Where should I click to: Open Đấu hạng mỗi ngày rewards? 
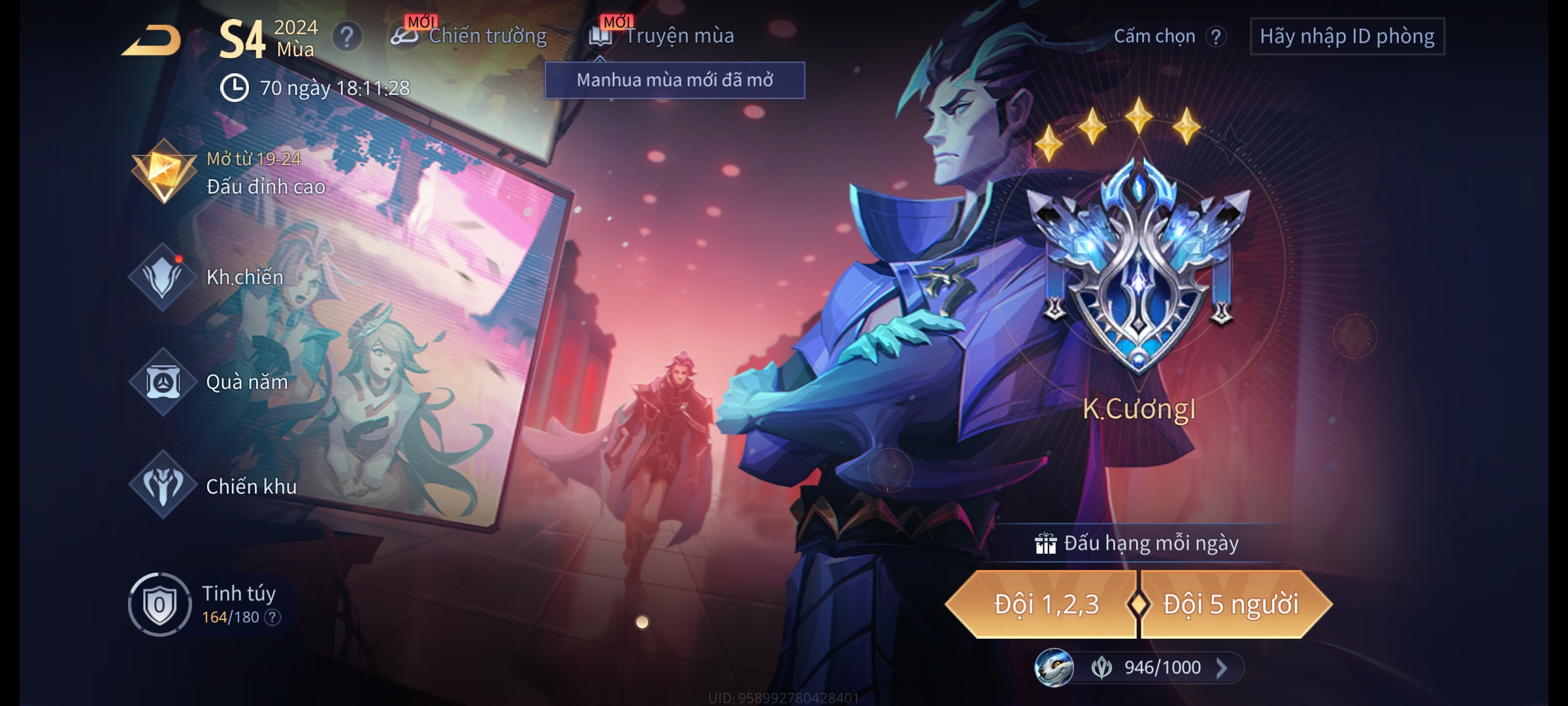coord(1138,543)
